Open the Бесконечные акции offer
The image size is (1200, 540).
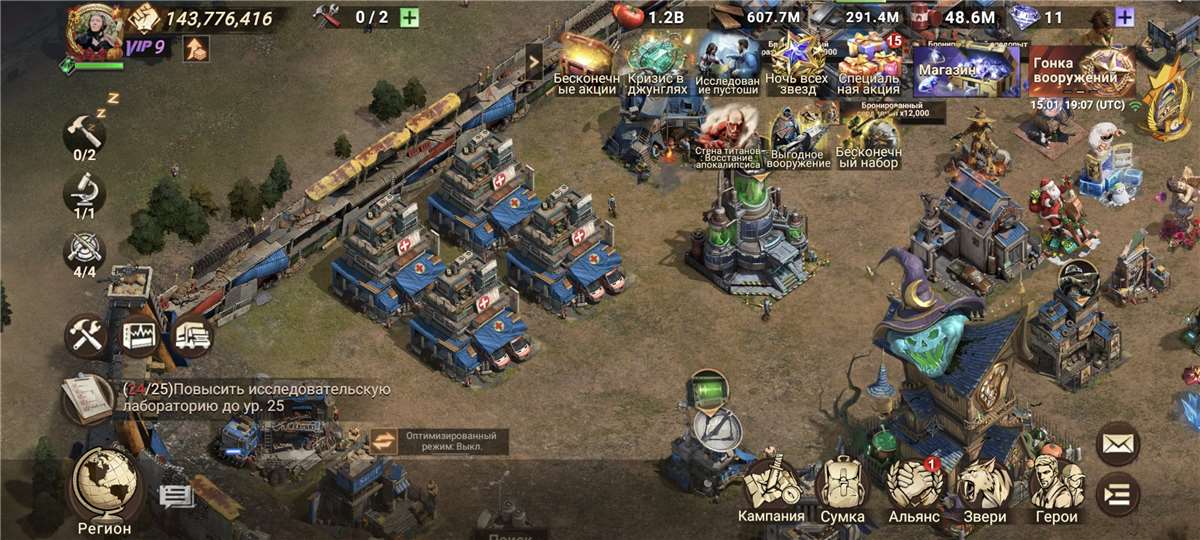(588, 68)
